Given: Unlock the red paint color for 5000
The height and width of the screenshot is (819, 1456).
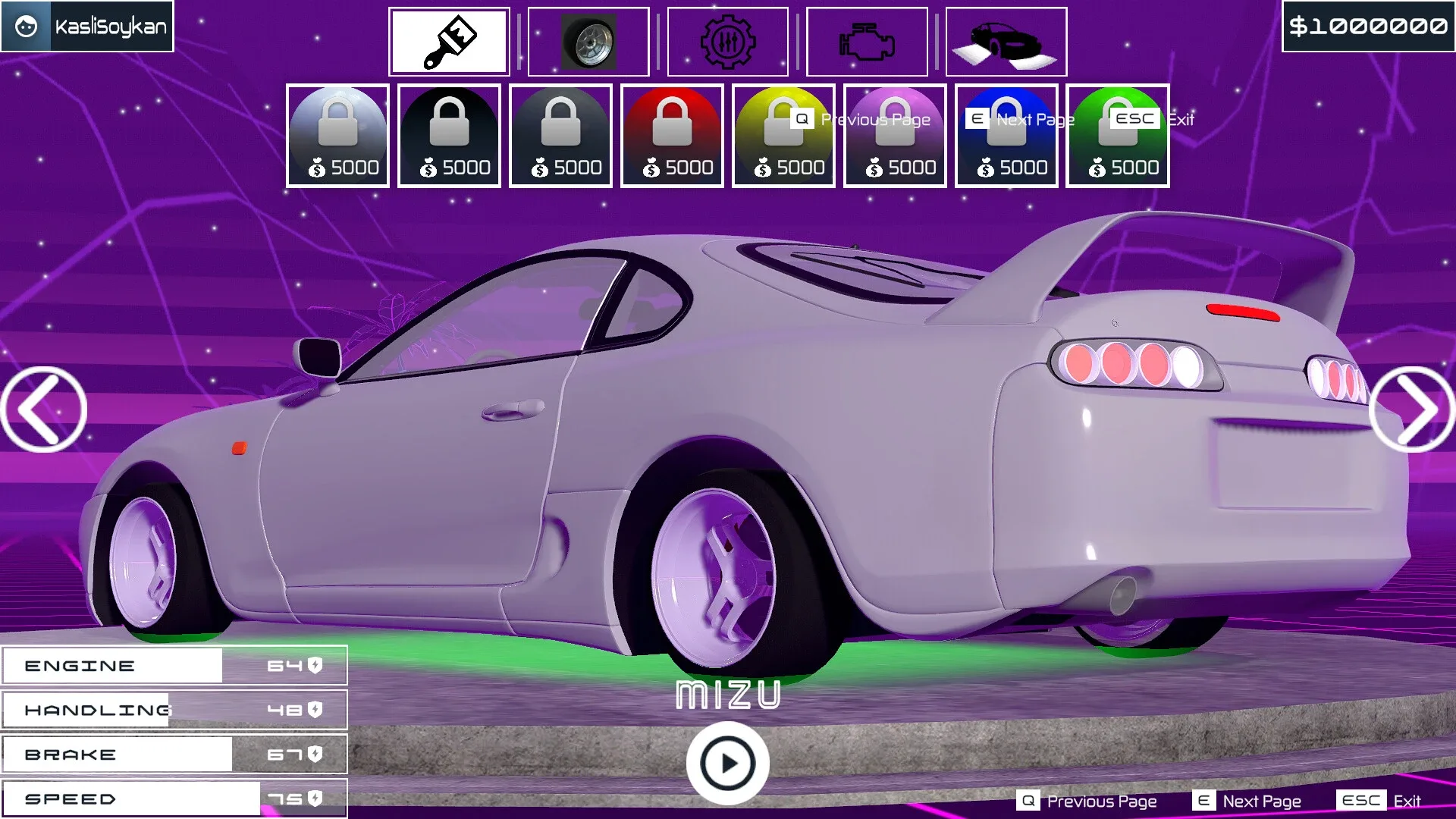Looking at the screenshot, I should pos(672,136).
